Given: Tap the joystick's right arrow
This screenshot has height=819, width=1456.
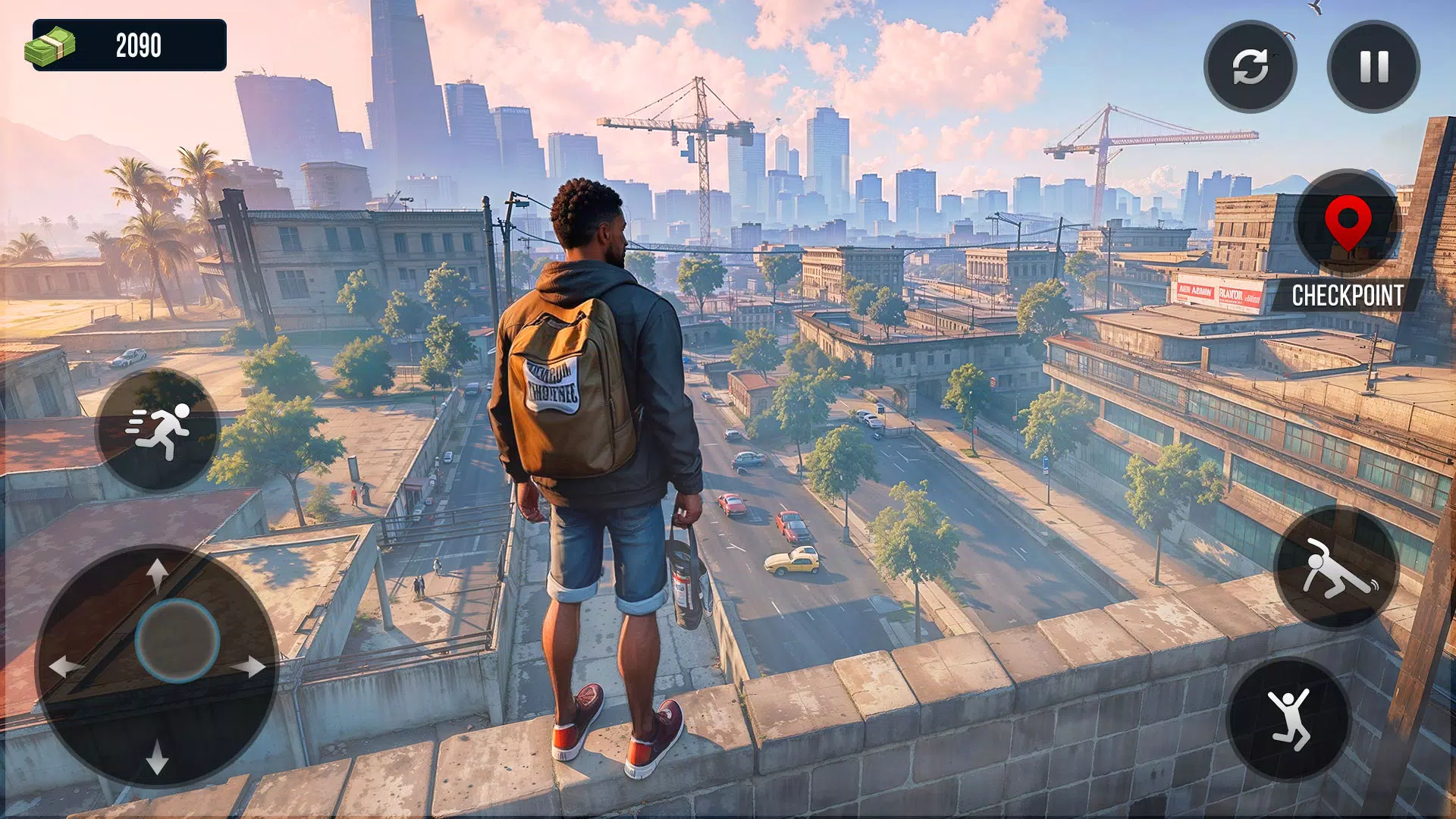Looking at the screenshot, I should point(250,667).
